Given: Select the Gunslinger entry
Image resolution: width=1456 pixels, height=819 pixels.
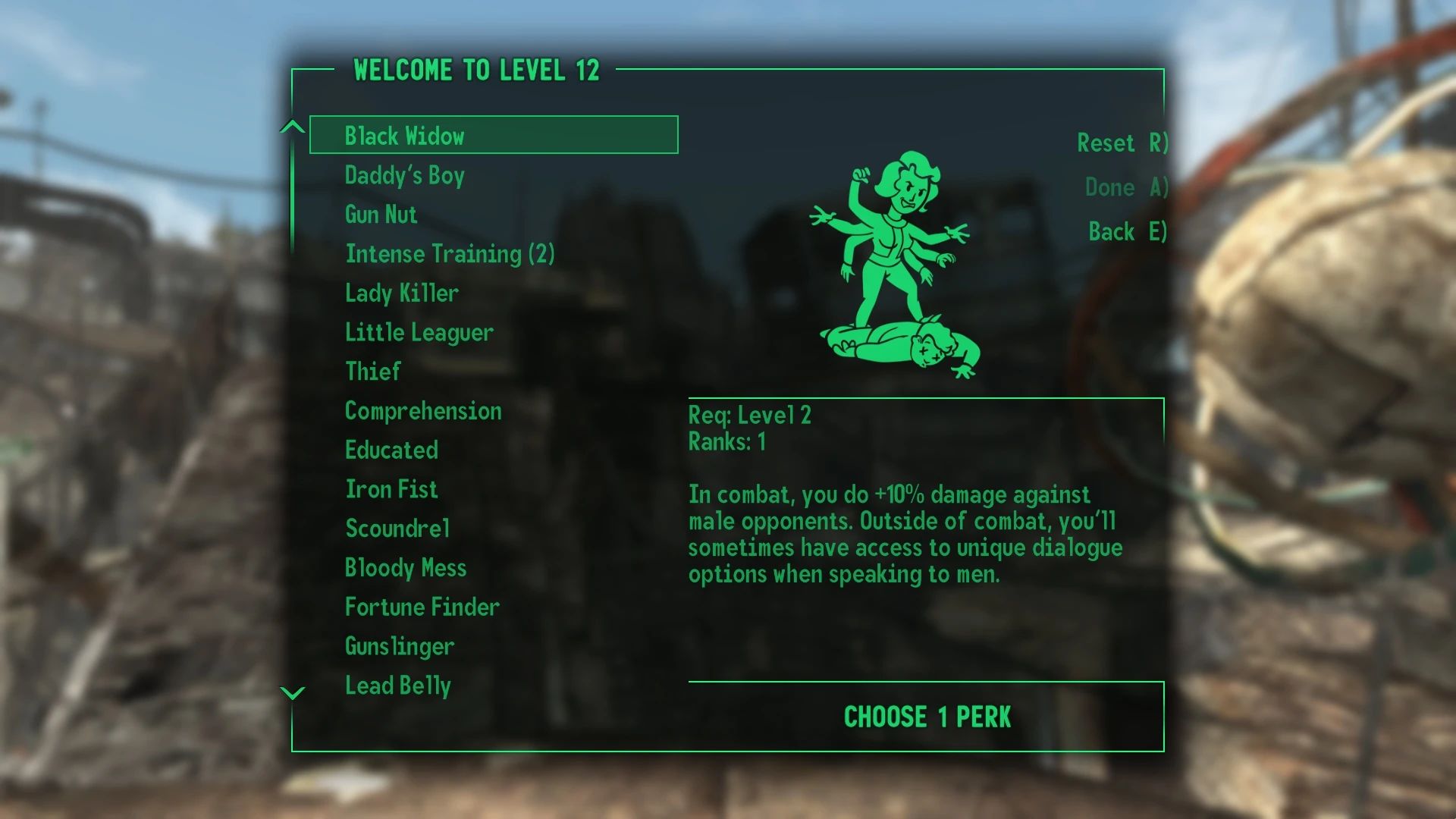Looking at the screenshot, I should tap(398, 646).
